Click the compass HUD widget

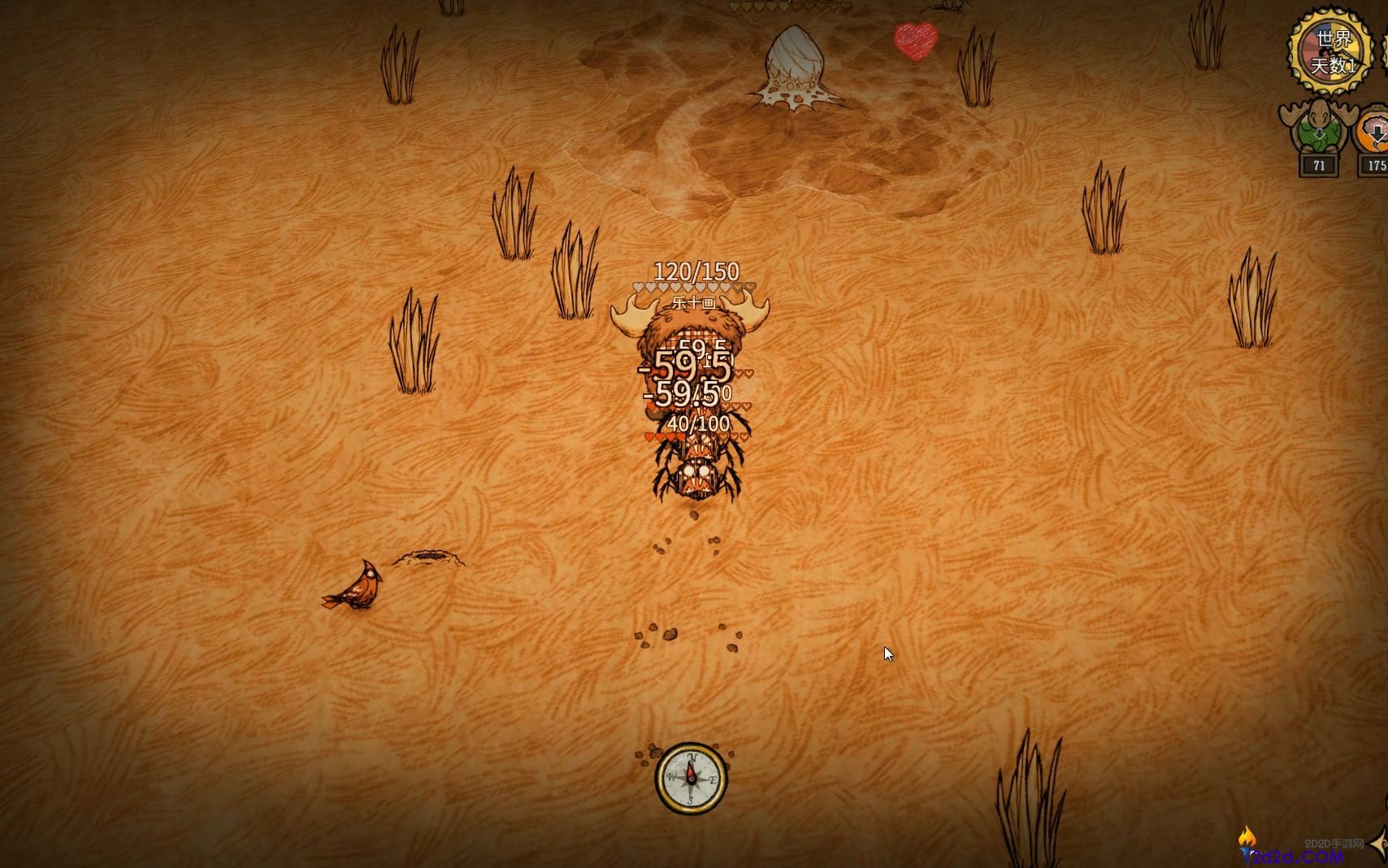pyautogui.click(x=692, y=778)
